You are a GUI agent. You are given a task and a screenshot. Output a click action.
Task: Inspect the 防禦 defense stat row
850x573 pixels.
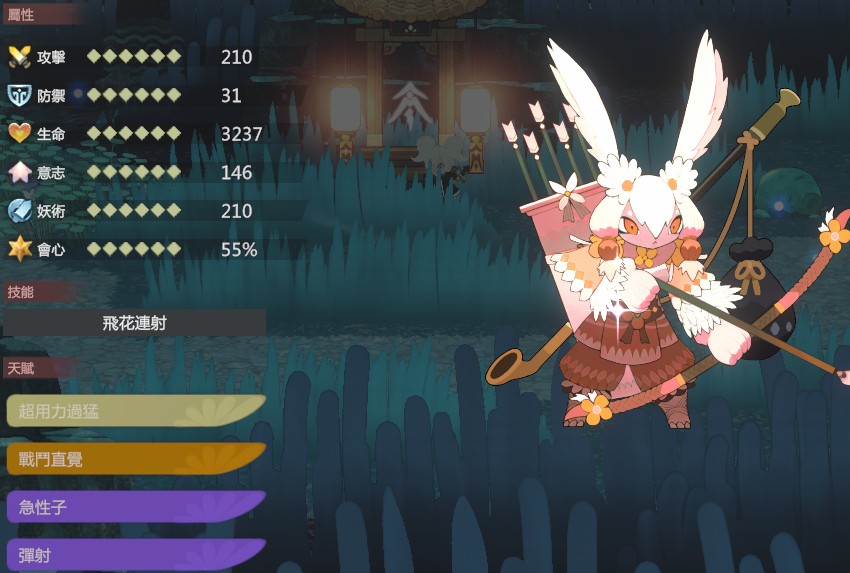tap(135, 95)
